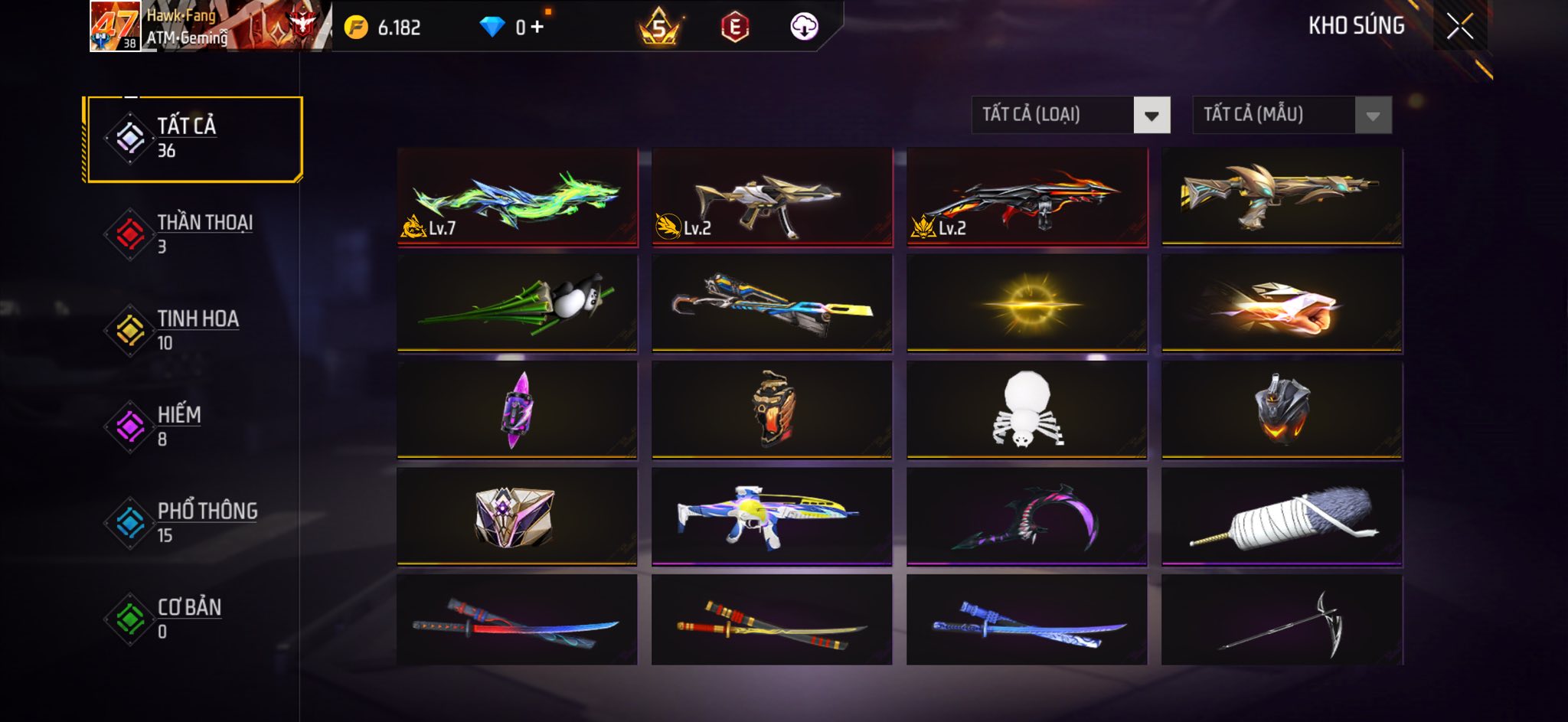Open the red E badge icon

(x=734, y=28)
